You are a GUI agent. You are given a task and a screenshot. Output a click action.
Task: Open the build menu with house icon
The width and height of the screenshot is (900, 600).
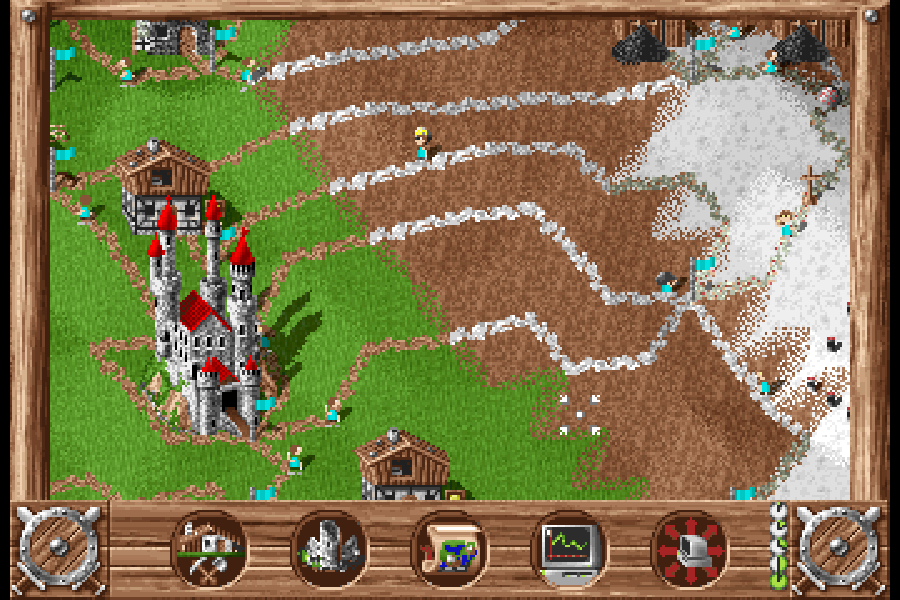(x=209, y=548)
